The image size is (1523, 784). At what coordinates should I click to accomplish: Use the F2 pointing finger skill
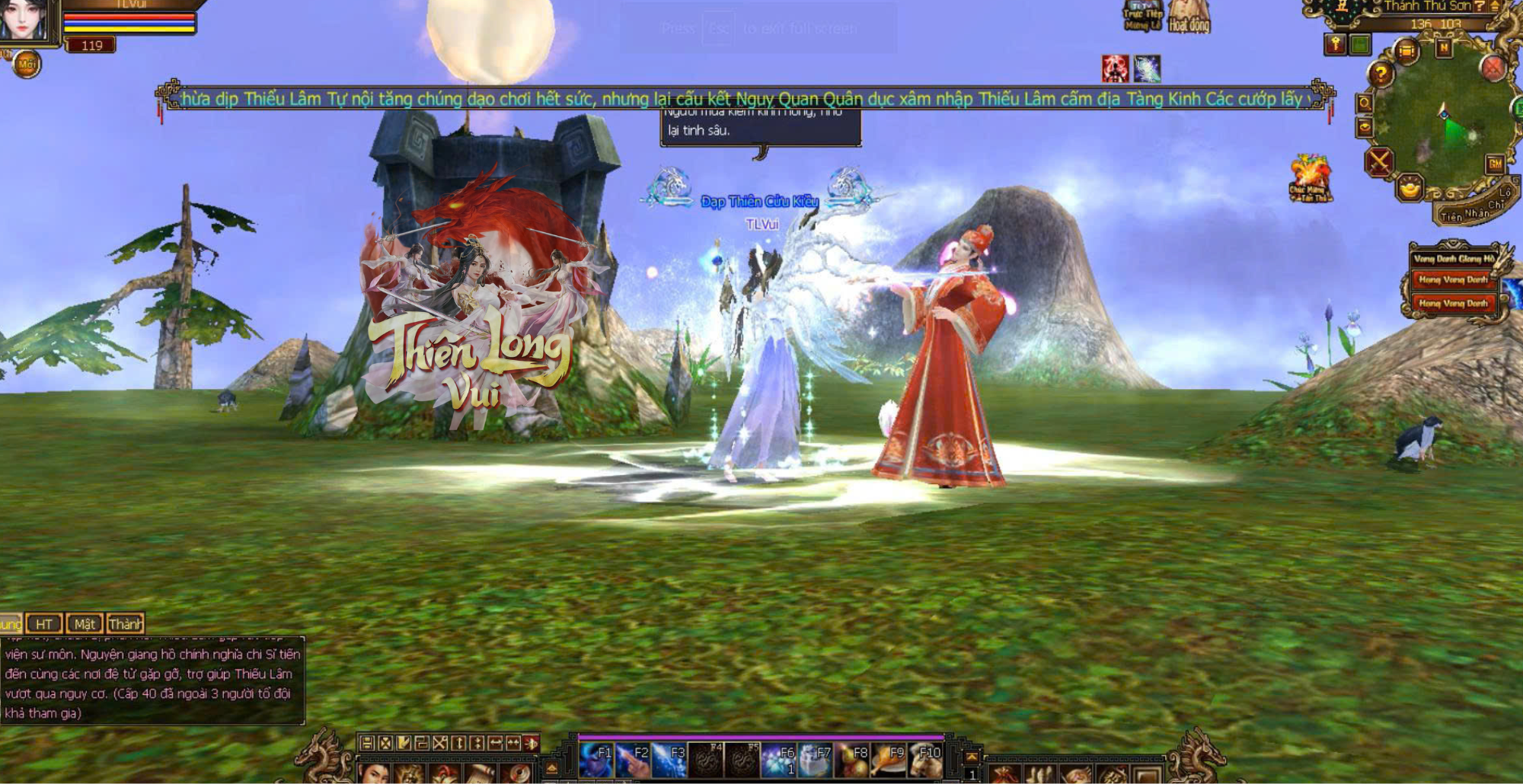632,759
